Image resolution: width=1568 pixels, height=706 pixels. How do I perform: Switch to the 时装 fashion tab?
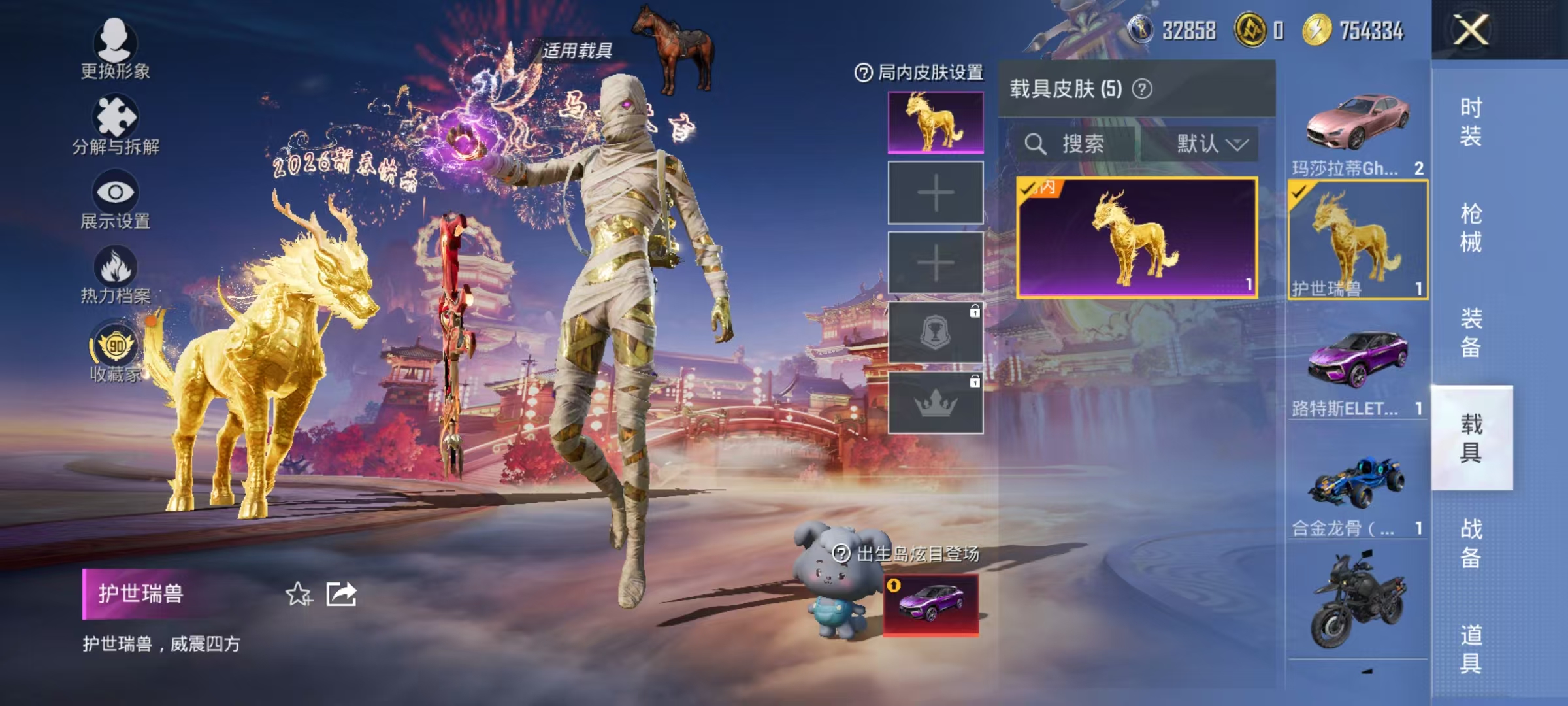click(x=1471, y=121)
